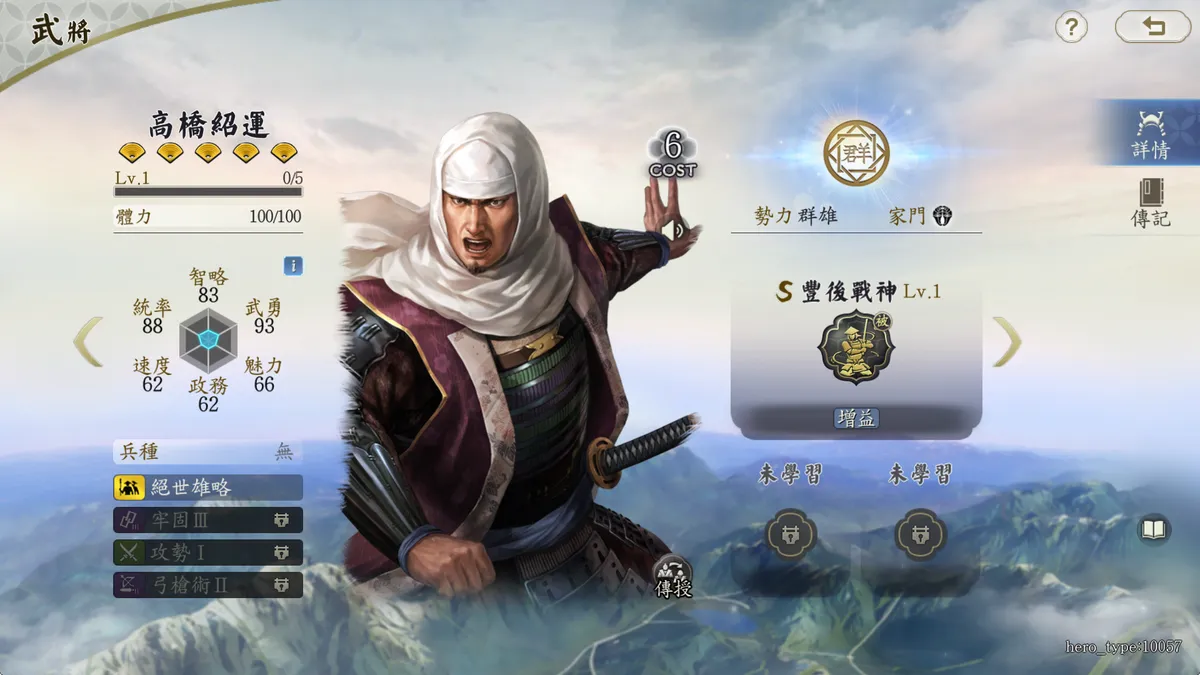Viewport: 1200px width, 675px height.
Task: Show the next general with right arrow
Action: pyautogui.click(x=1006, y=341)
